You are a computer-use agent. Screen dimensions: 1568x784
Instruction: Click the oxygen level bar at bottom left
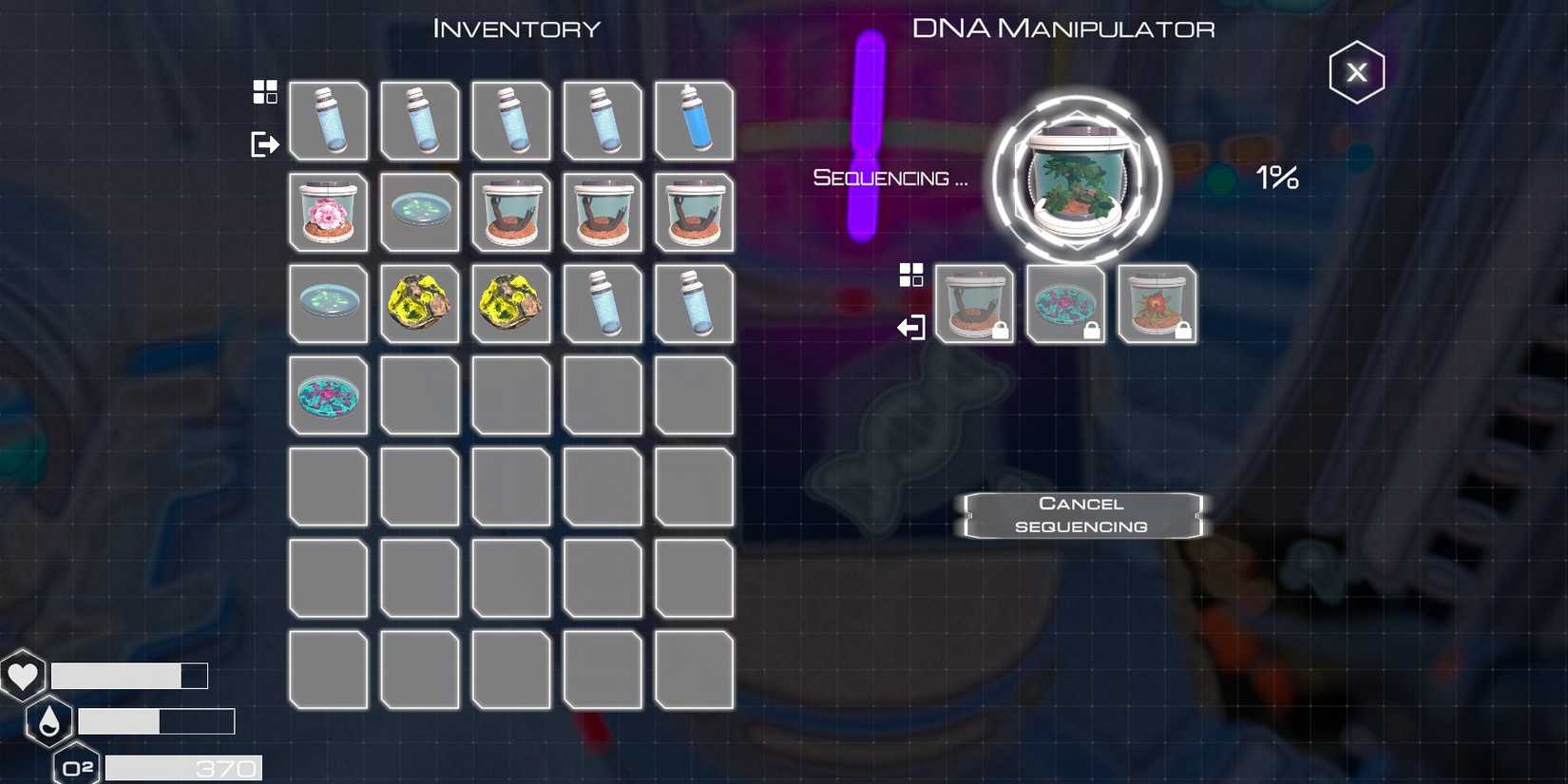point(181,767)
